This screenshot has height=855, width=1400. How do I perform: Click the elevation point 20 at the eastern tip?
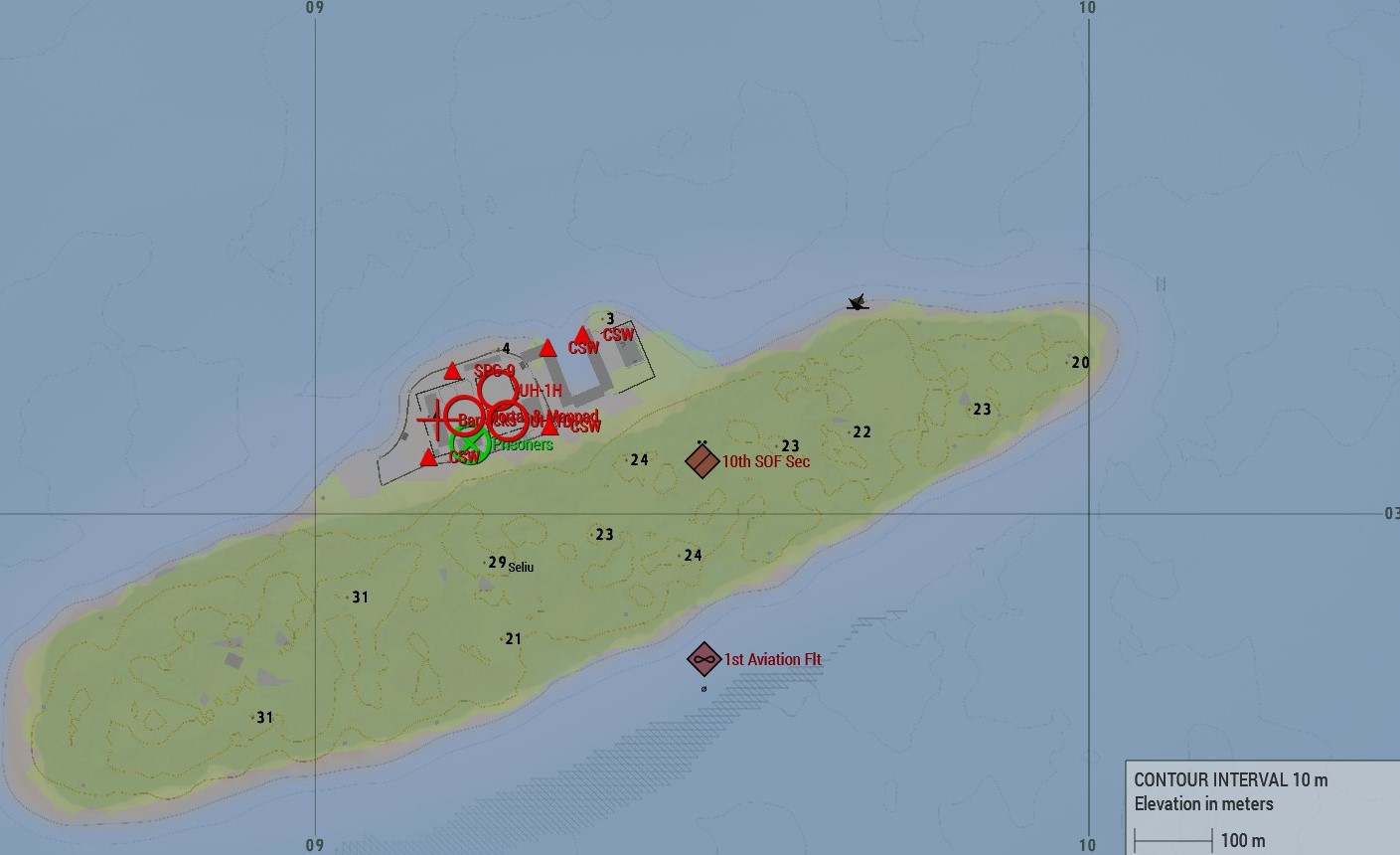tap(1080, 362)
